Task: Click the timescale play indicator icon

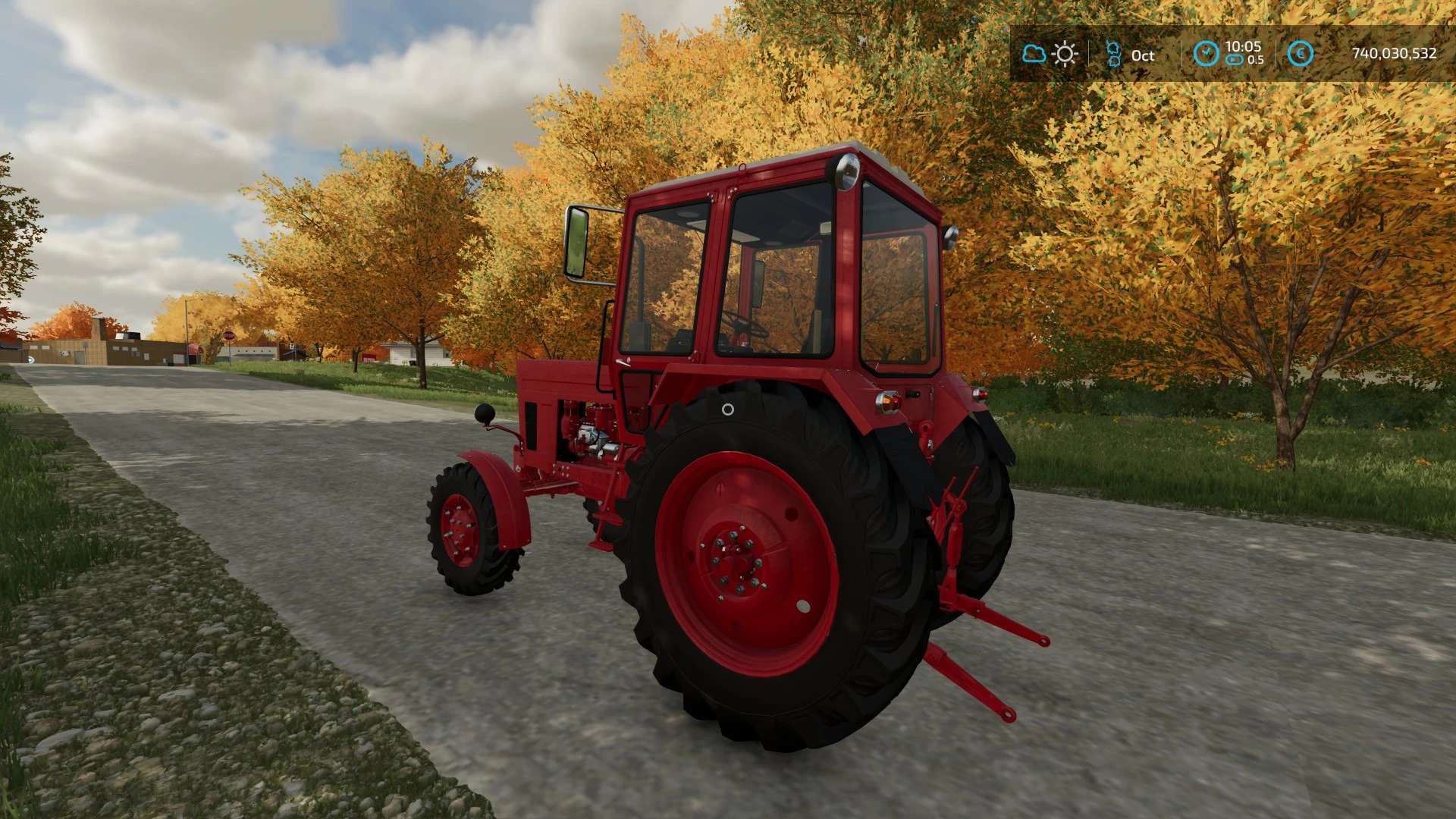Action: [x=1235, y=59]
